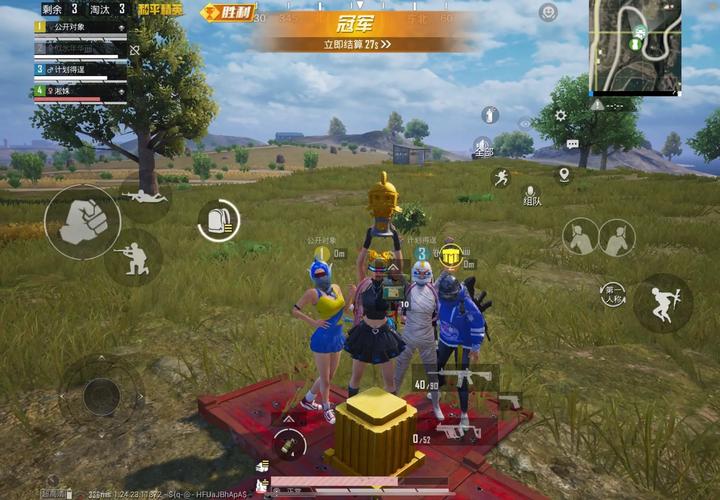The width and height of the screenshot is (720, 500).
Task: Tap the jump button
Action: click(x=662, y=302)
